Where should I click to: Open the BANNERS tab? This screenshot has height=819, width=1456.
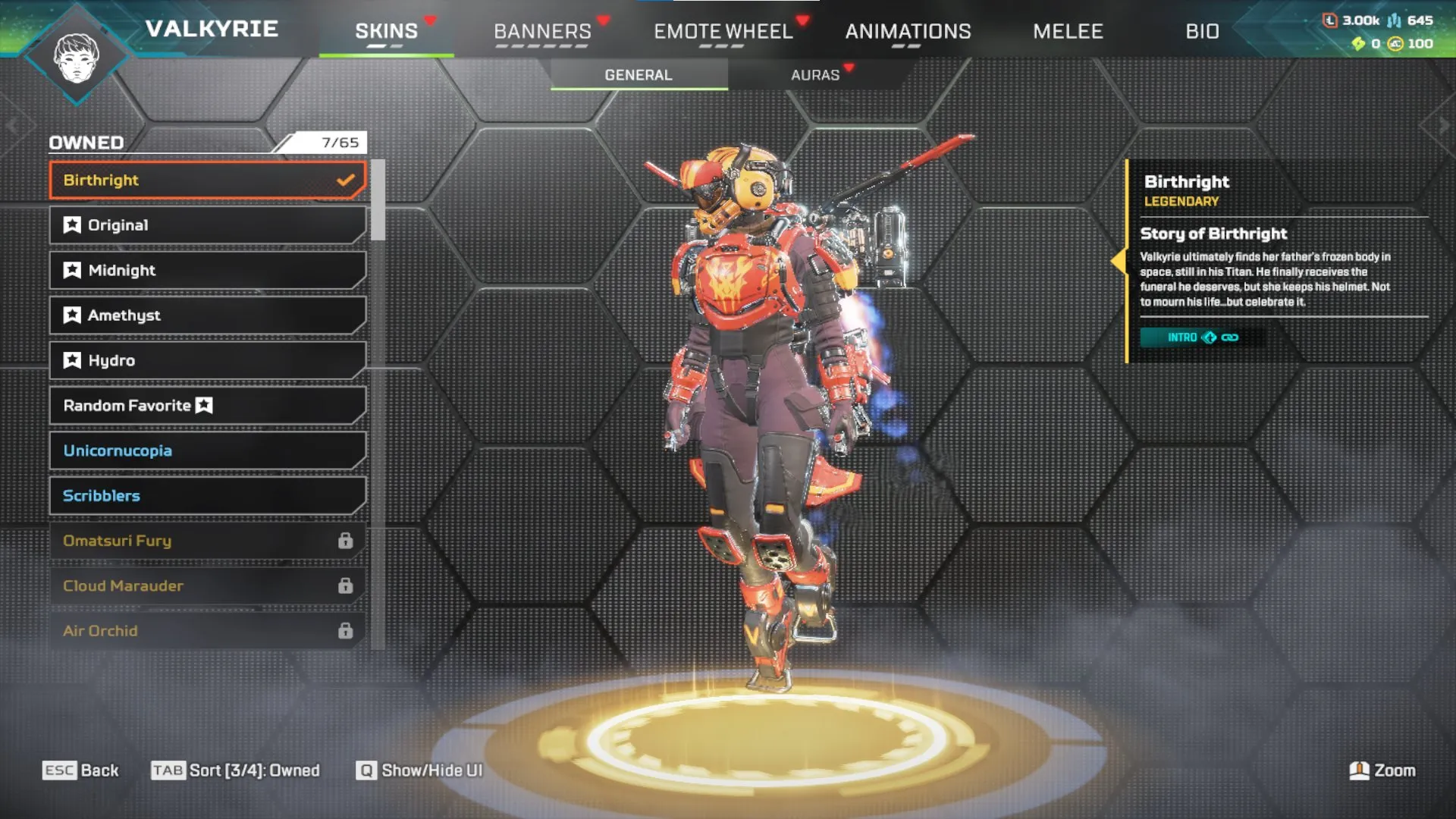coord(542,31)
